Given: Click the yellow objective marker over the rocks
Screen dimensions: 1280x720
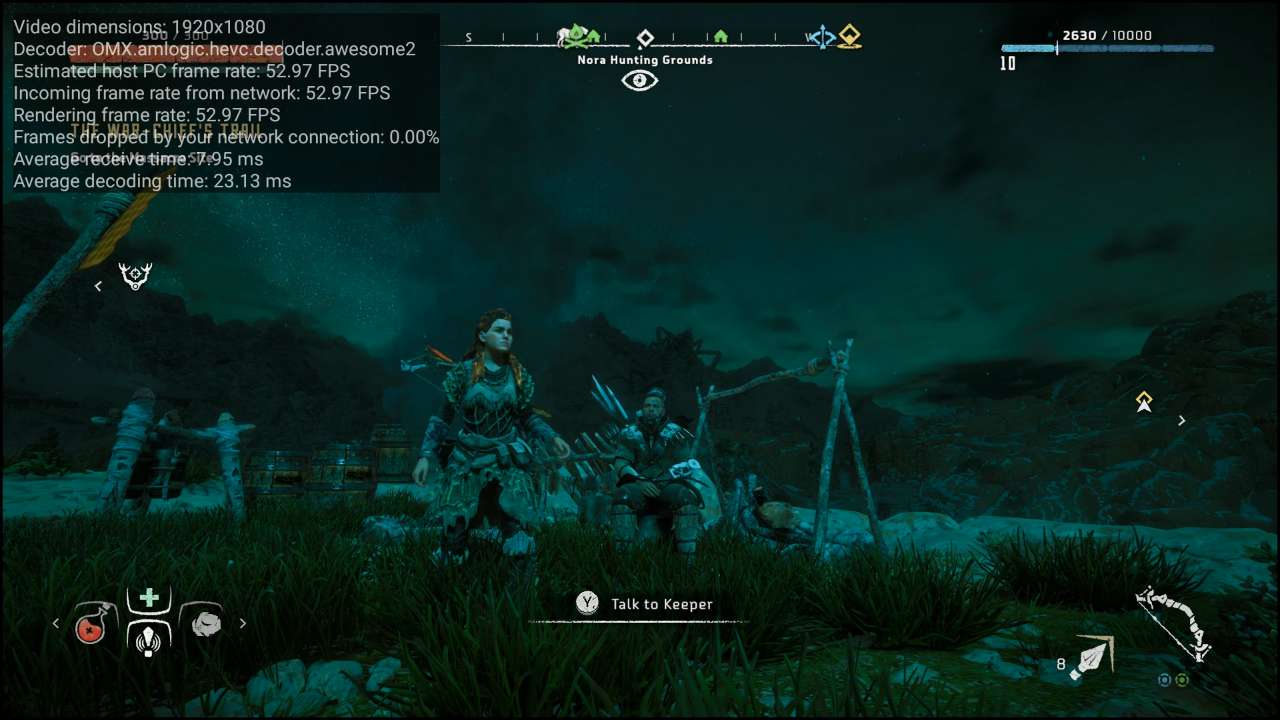Looking at the screenshot, I should click(1144, 402).
